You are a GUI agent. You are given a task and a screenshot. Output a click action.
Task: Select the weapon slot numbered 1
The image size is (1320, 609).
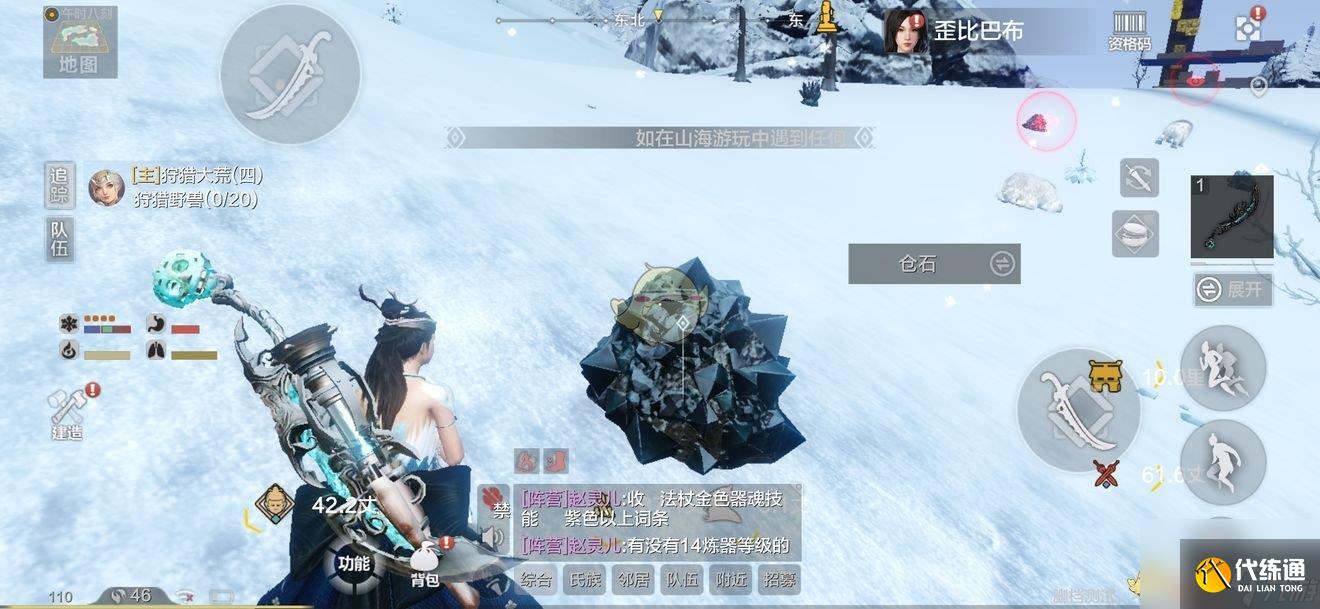(1231, 217)
